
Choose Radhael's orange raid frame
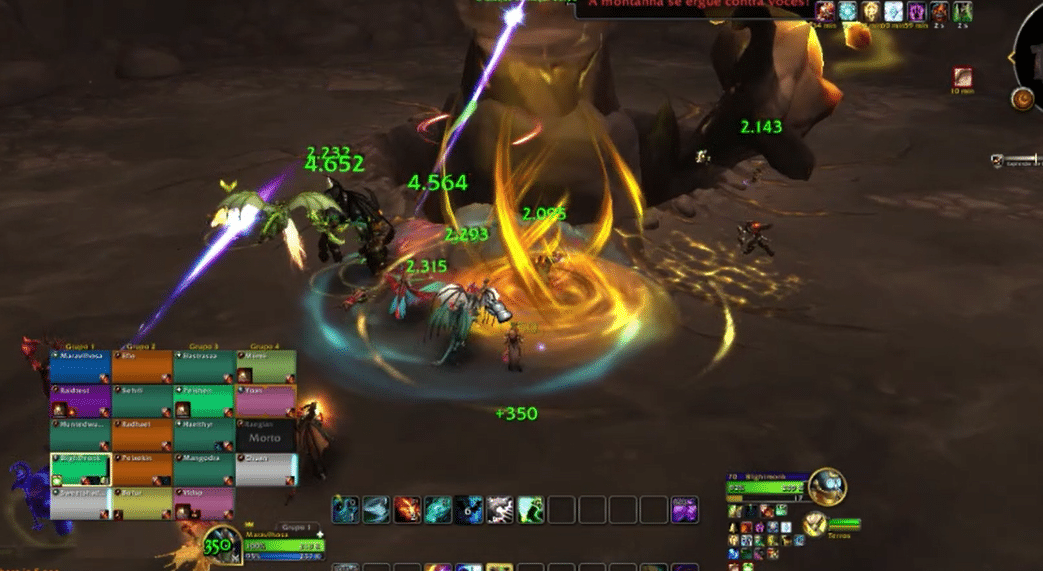click(142, 434)
